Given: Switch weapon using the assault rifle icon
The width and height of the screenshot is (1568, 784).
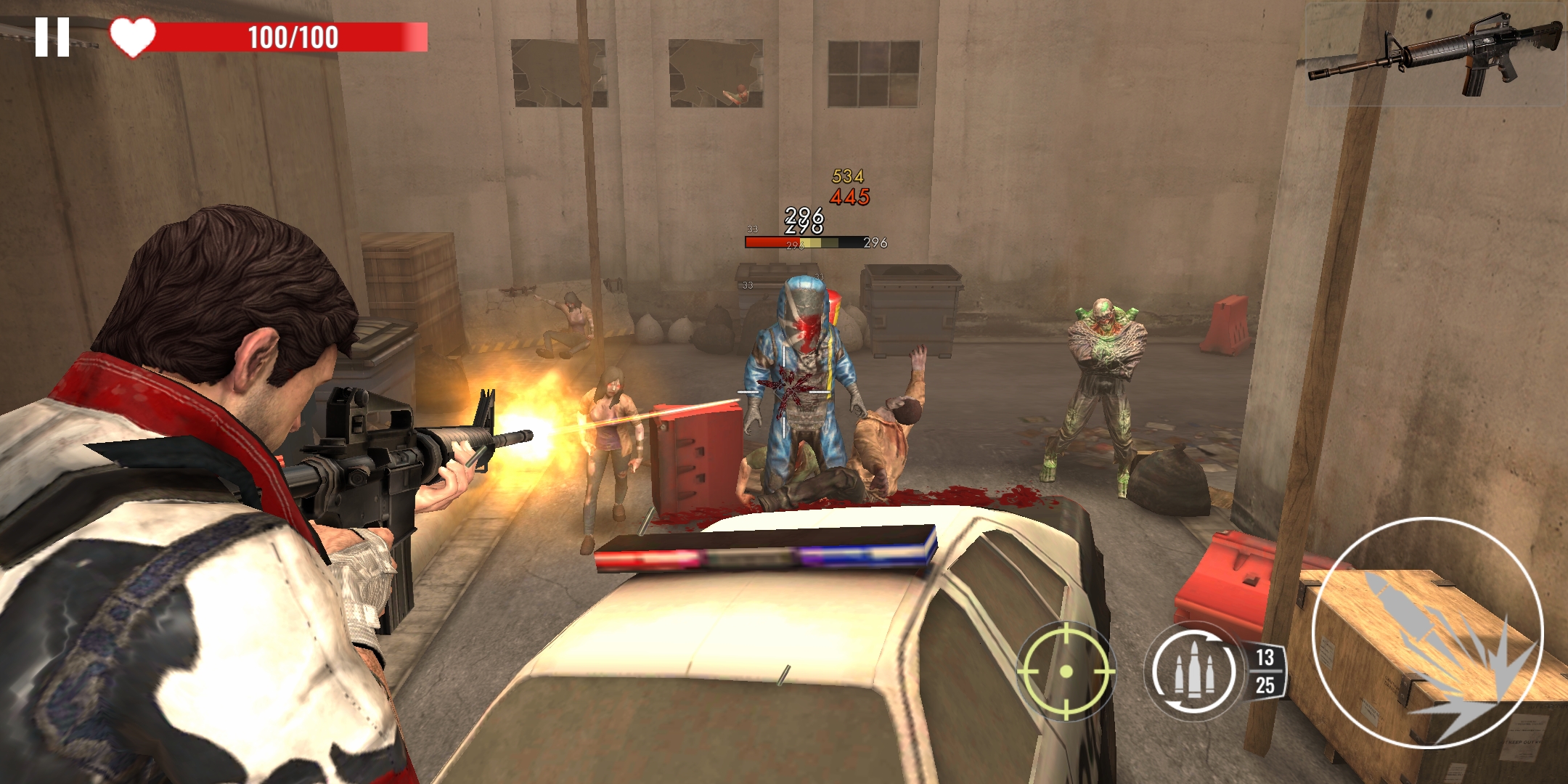Looking at the screenshot, I should pos(1435,56).
